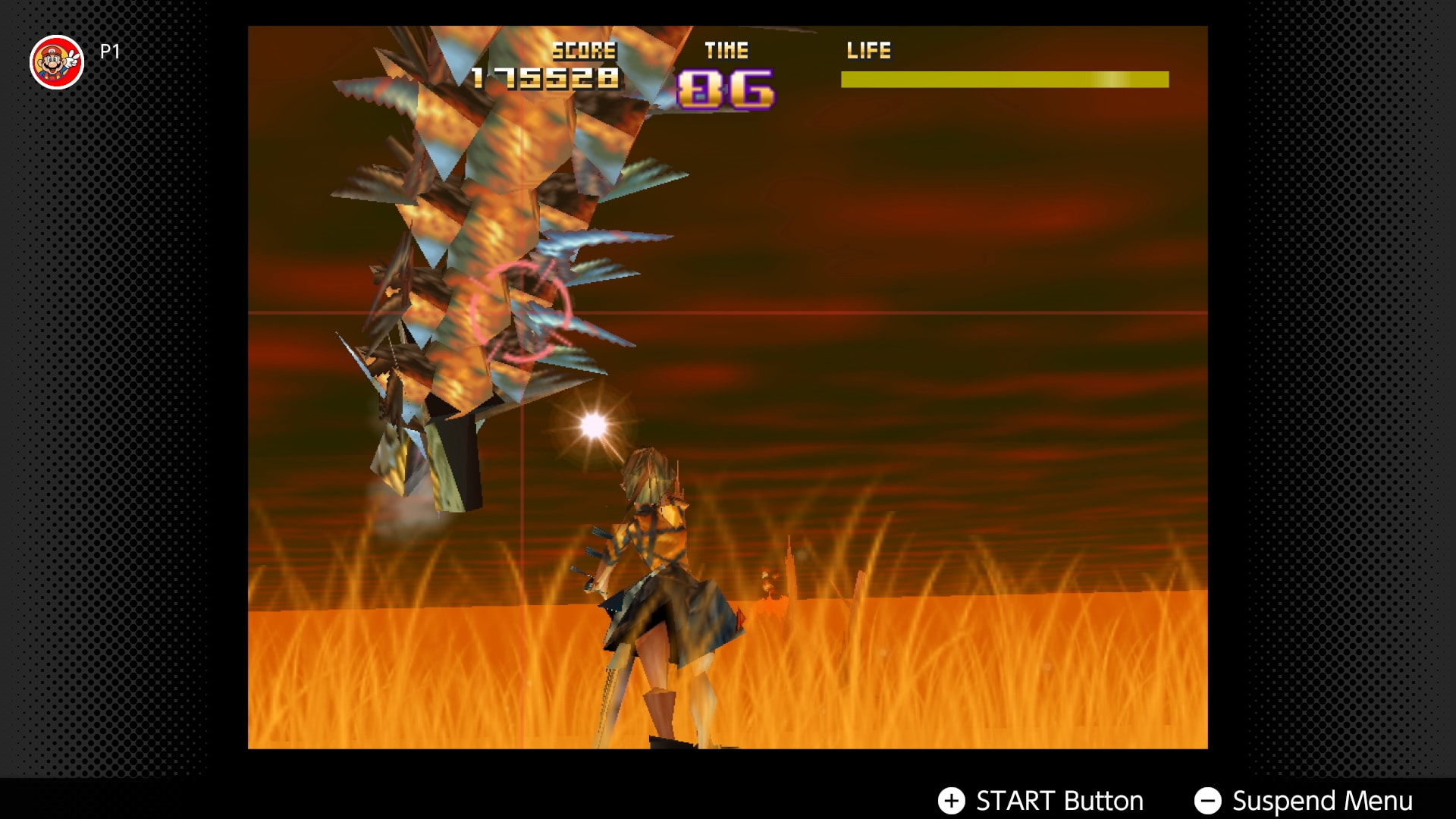Image resolution: width=1456 pixels, height=819 pixels.
Task: Select the P1 Mario player icon
Action: [x=56, y=62]
